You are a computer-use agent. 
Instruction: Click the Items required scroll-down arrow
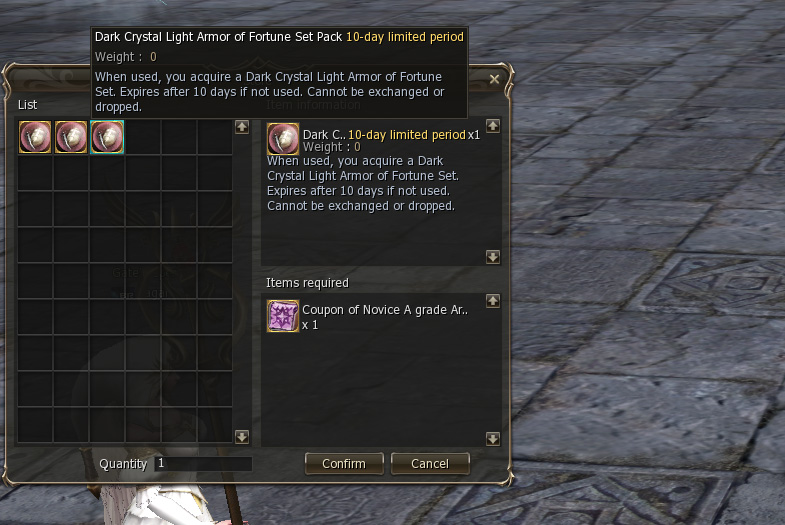(492, 438)
